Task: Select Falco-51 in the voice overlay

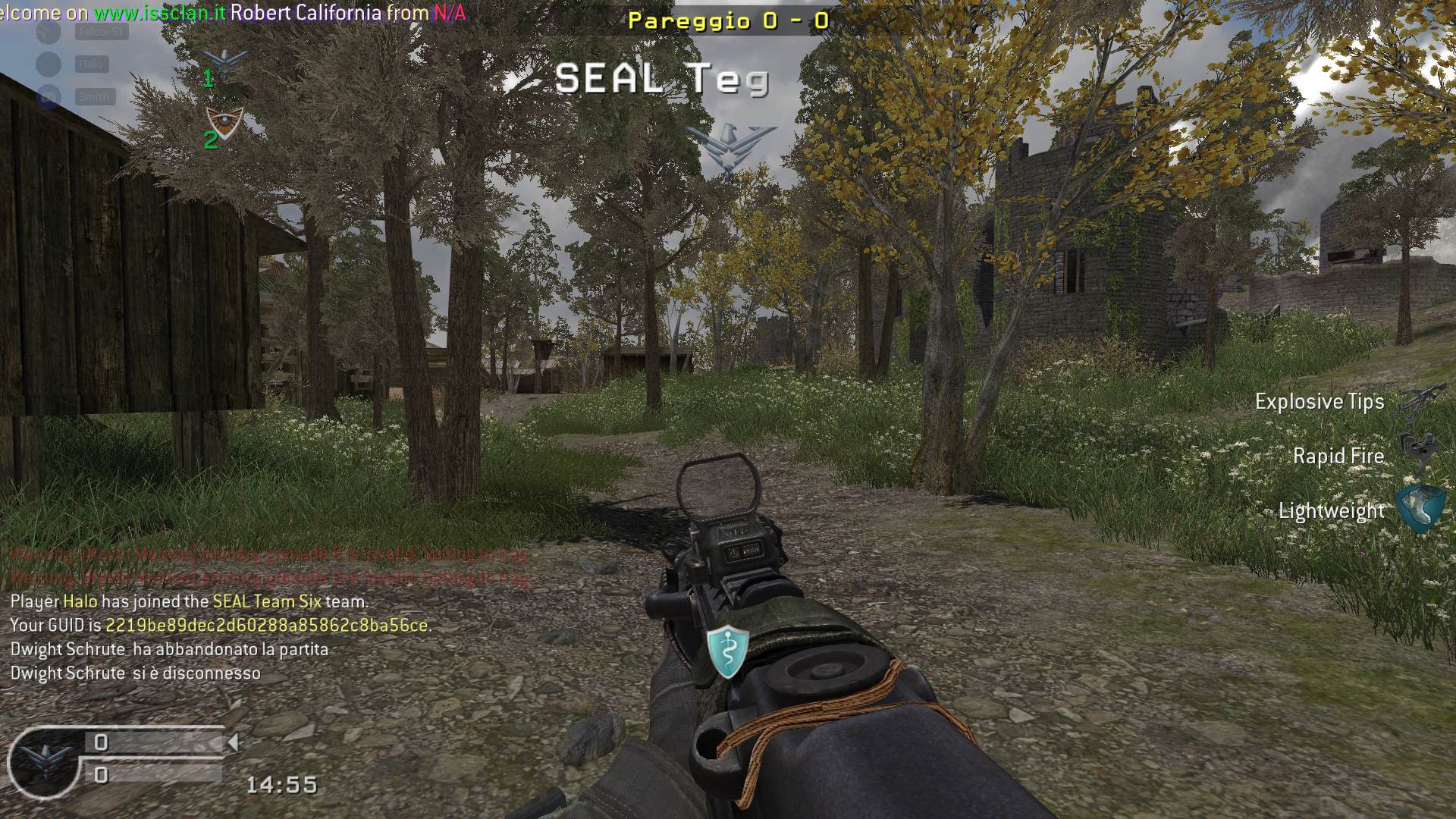Action: tap(101, 32)
